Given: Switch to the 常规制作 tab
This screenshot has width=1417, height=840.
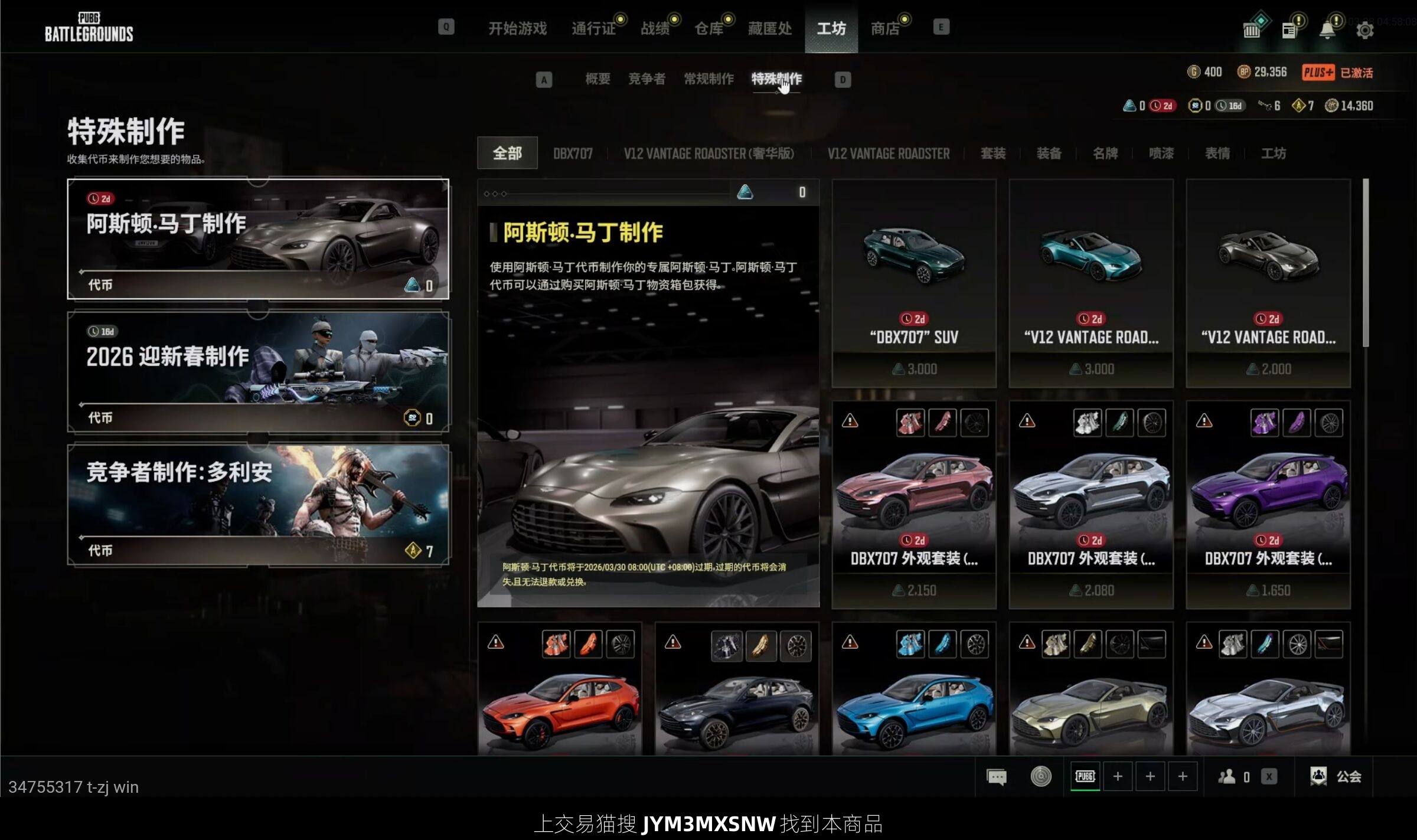Looking at the screenshot, I should [x=708, y=79].
